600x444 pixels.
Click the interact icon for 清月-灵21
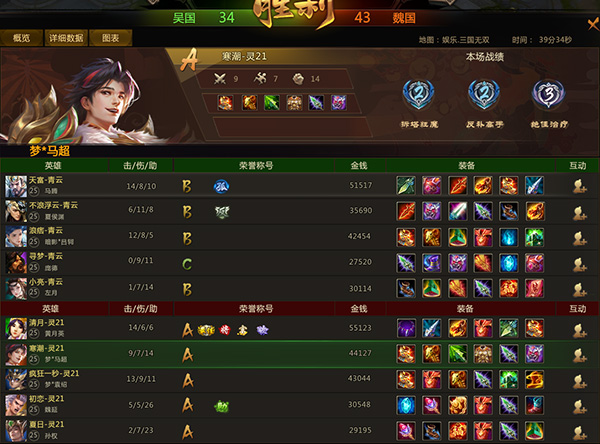click(578, 329)
